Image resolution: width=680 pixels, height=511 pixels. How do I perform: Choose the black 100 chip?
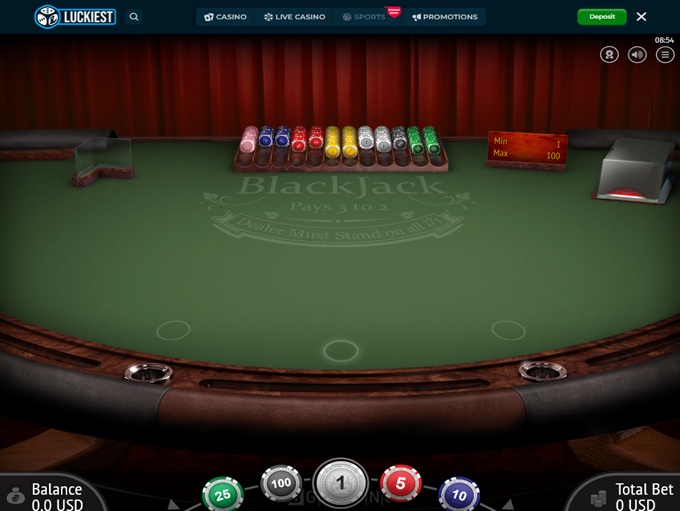click(281, 484)
